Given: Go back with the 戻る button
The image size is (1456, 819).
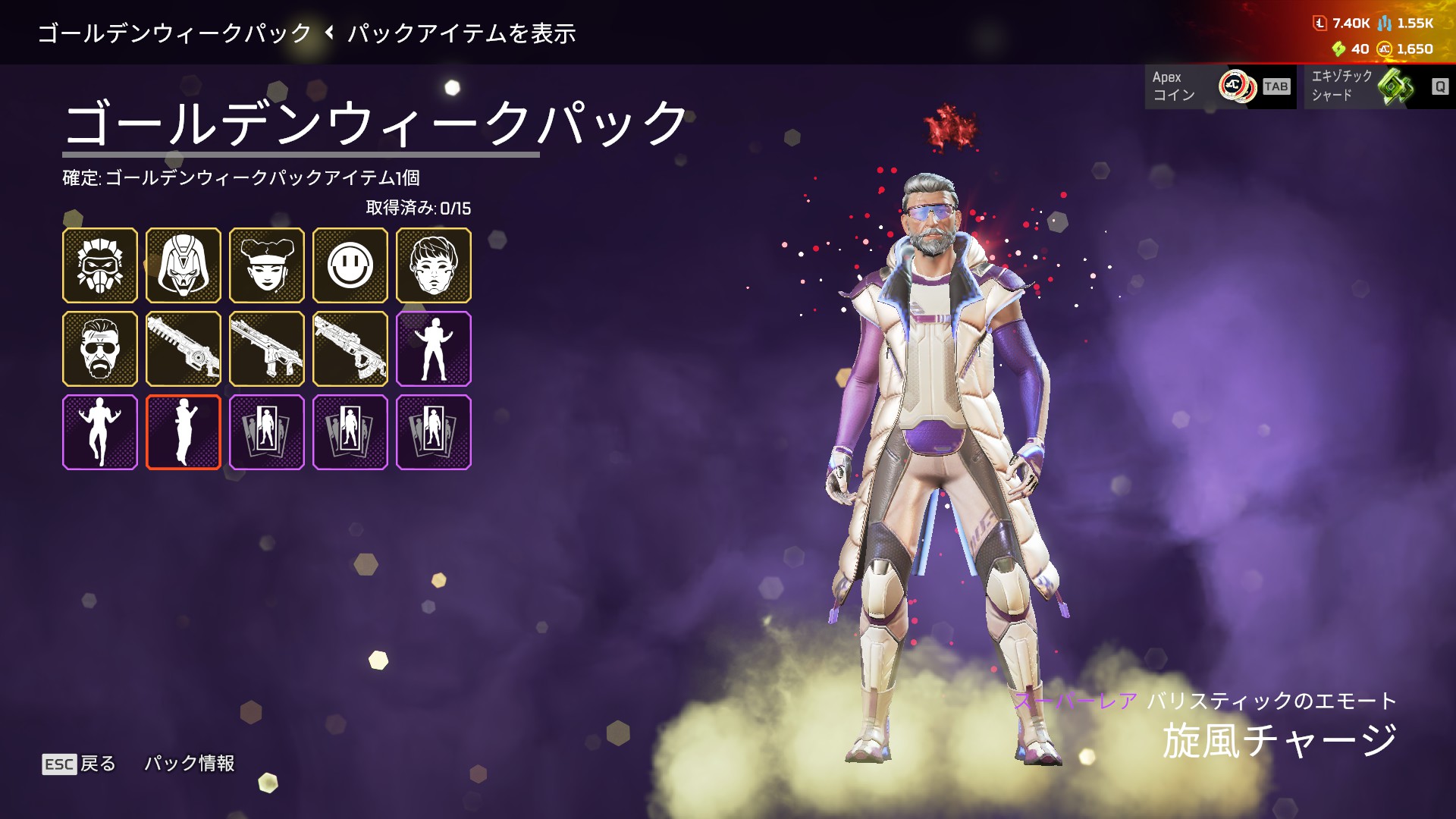Looking at the screenshot, I should pos(79,764).
